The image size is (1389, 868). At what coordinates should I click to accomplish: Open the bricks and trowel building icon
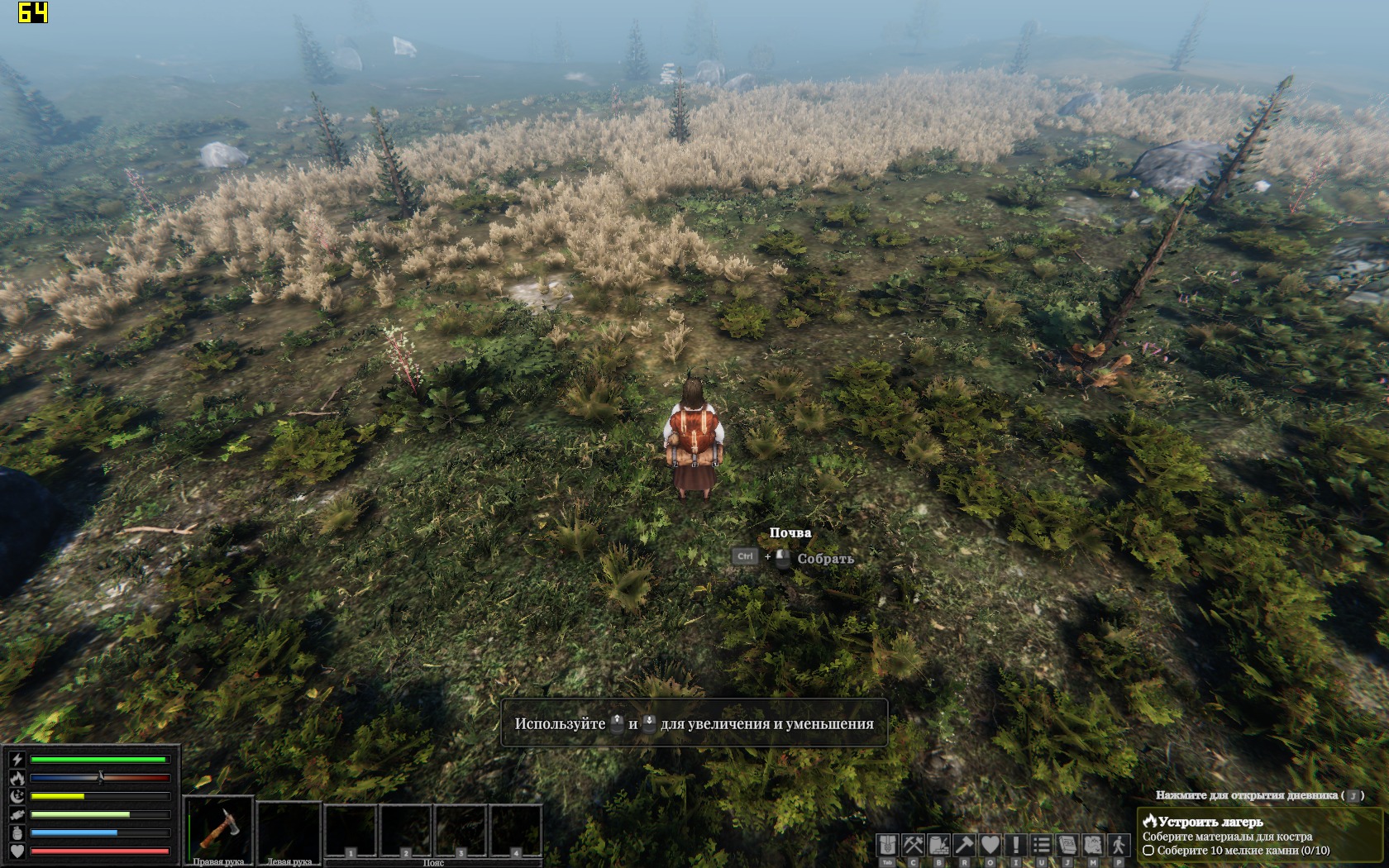pos(938,845)
